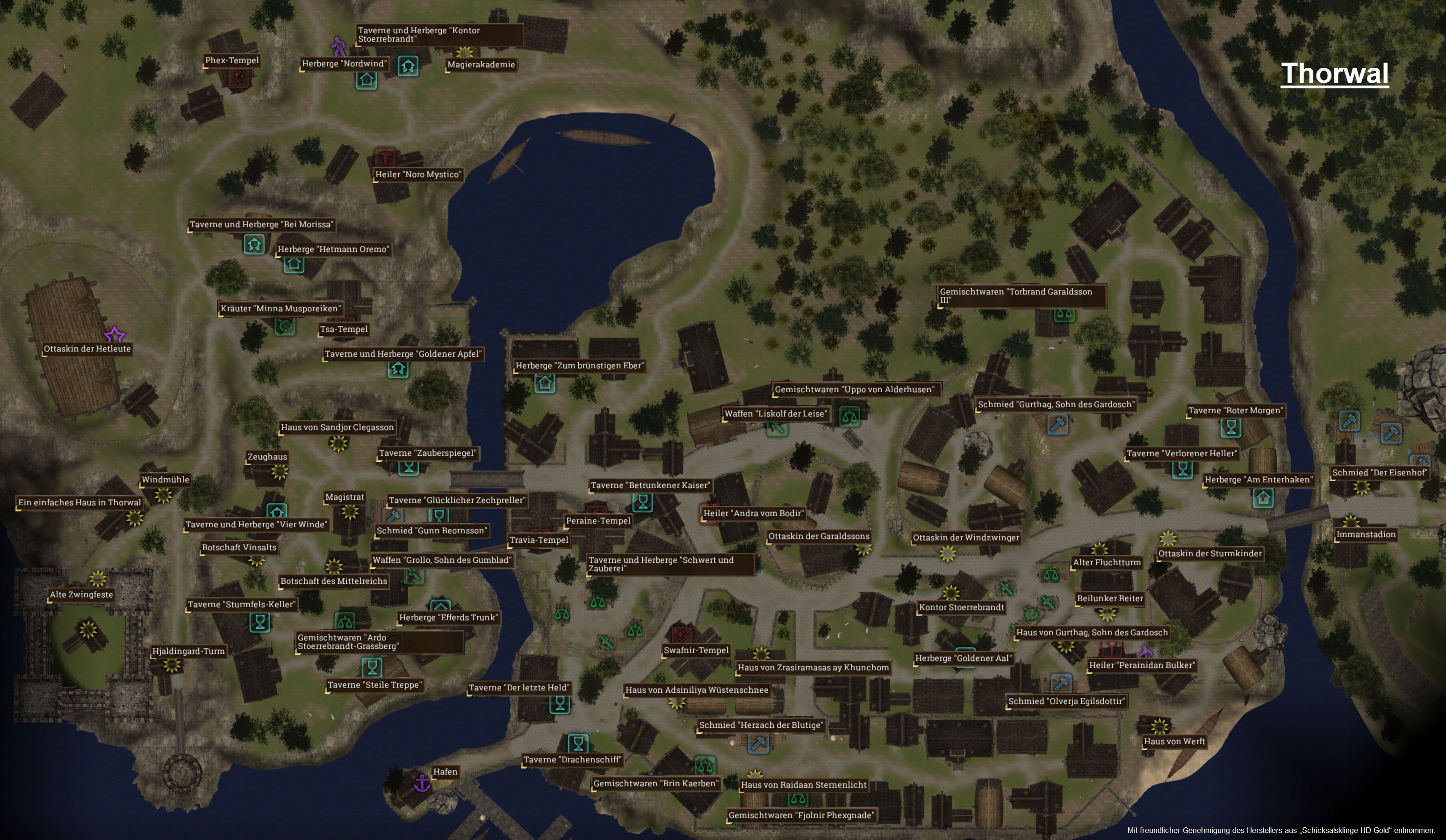Select the Zeughaus map label

(267, 457)
